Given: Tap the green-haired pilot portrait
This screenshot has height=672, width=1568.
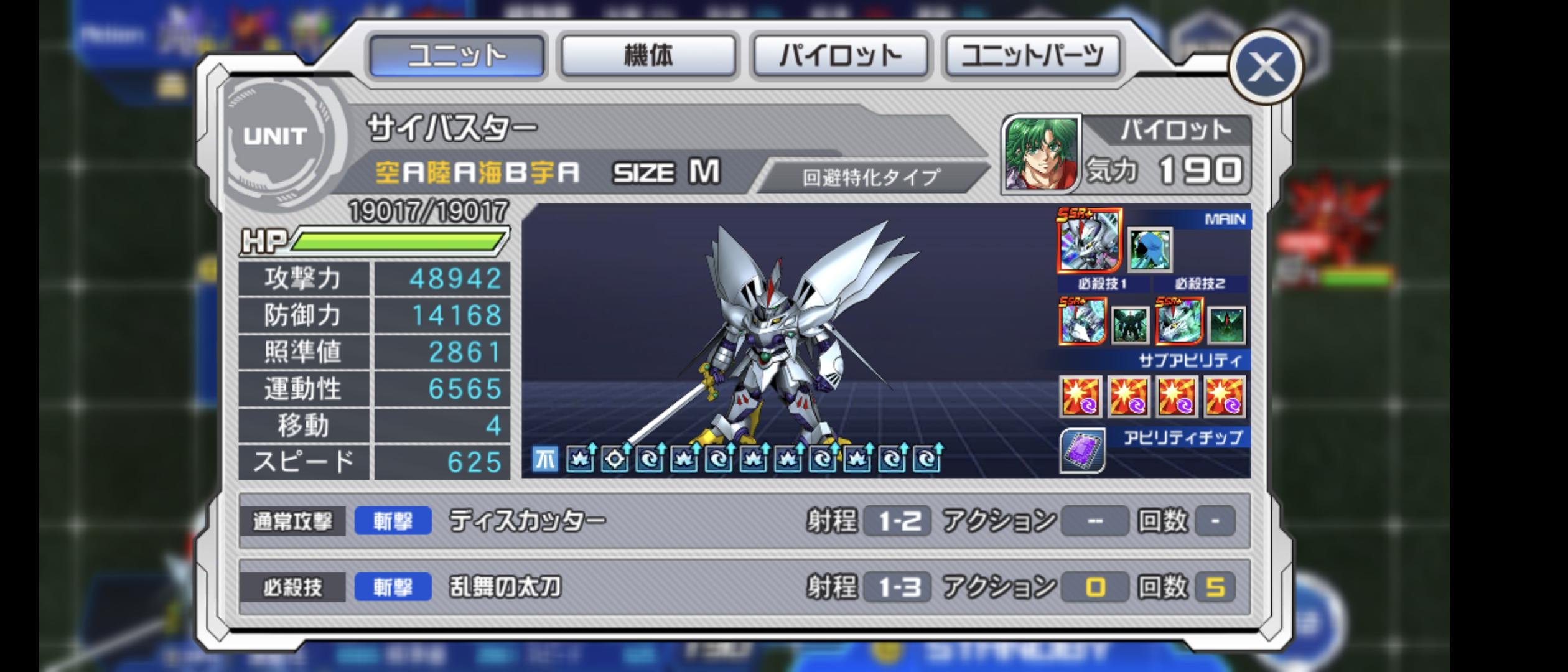Looking at the screenshot, I should [1041, 154].
